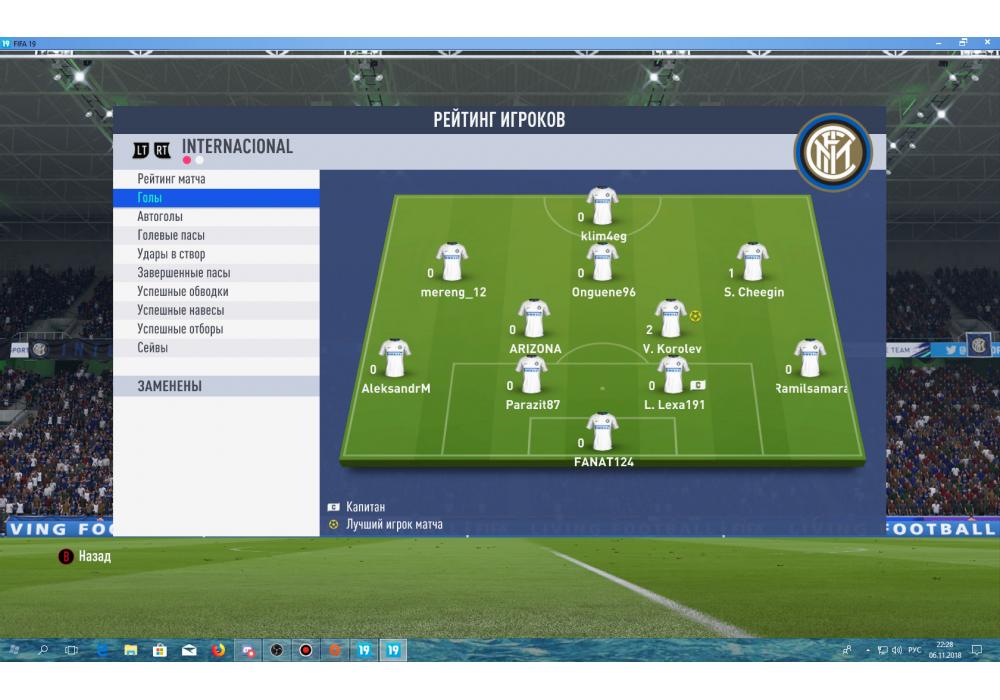Select captain L. Lexa191
1000x700 pixels.
point(673,376)
